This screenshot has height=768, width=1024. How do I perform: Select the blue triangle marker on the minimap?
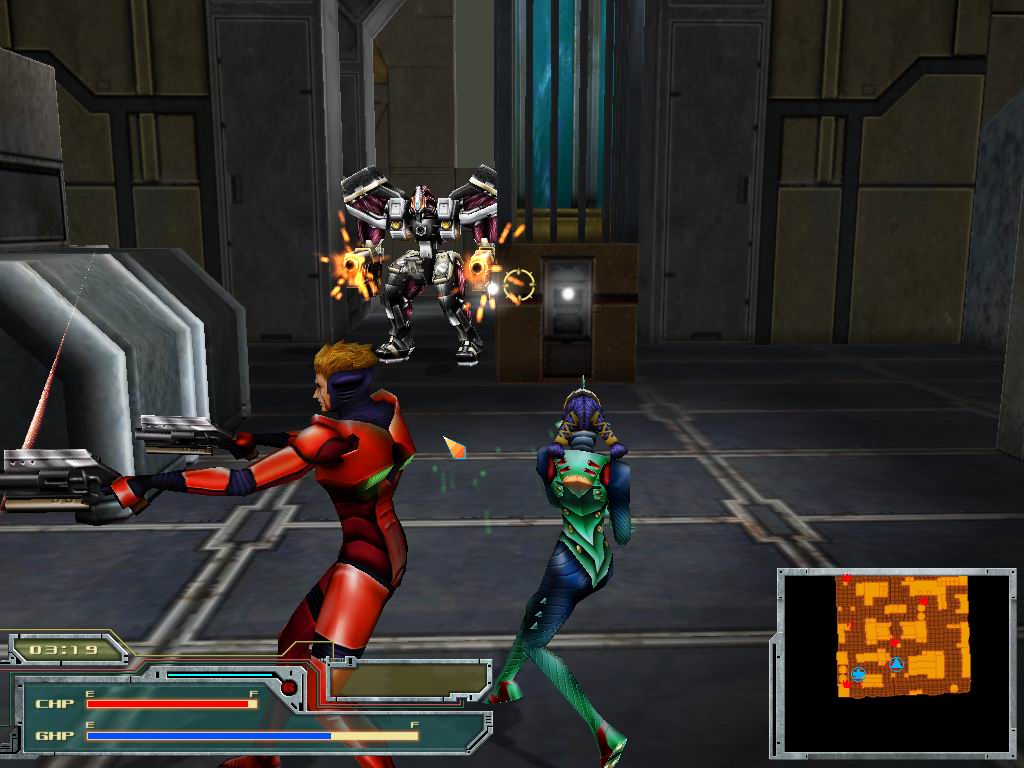click(x=897, y=664)
